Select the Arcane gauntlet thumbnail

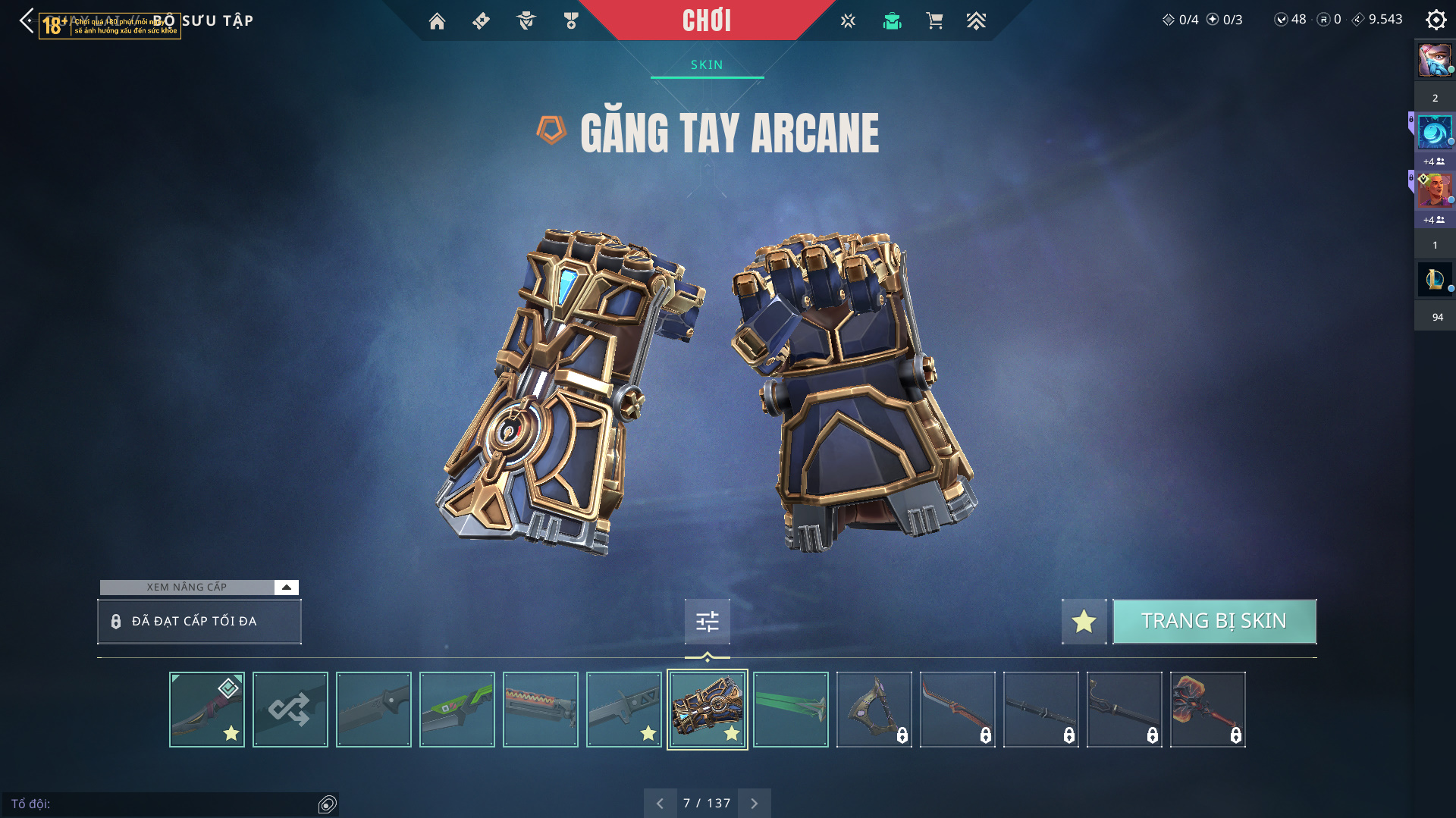pos(707,710)
